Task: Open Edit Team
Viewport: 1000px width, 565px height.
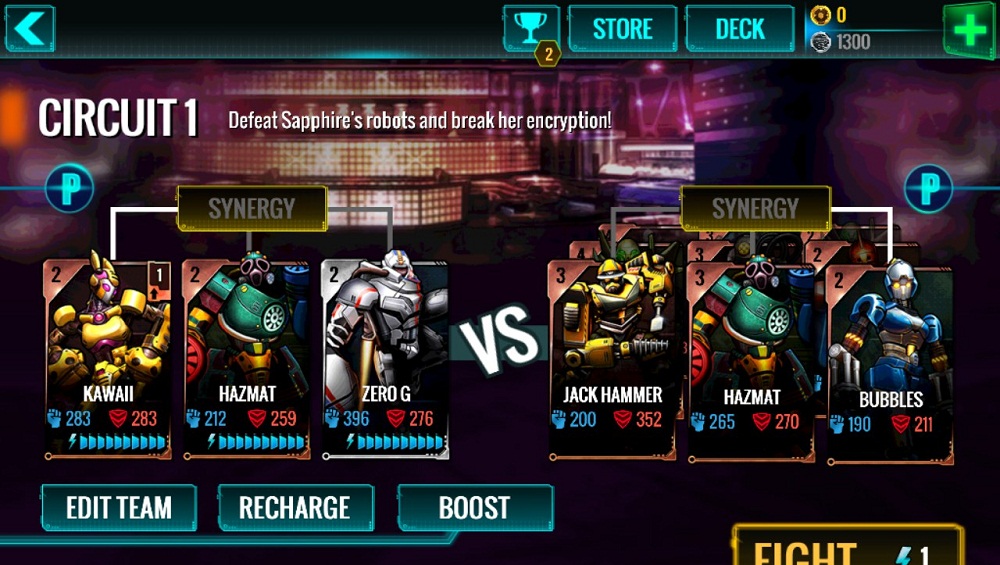Action: pos(119,508)
